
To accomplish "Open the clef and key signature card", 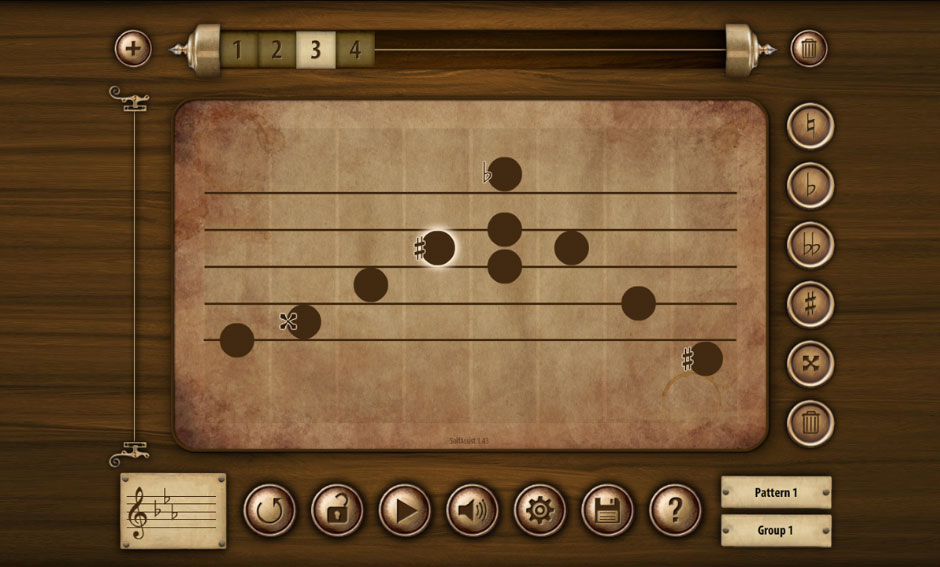I will pyautogui.click(x=173, y=510).
